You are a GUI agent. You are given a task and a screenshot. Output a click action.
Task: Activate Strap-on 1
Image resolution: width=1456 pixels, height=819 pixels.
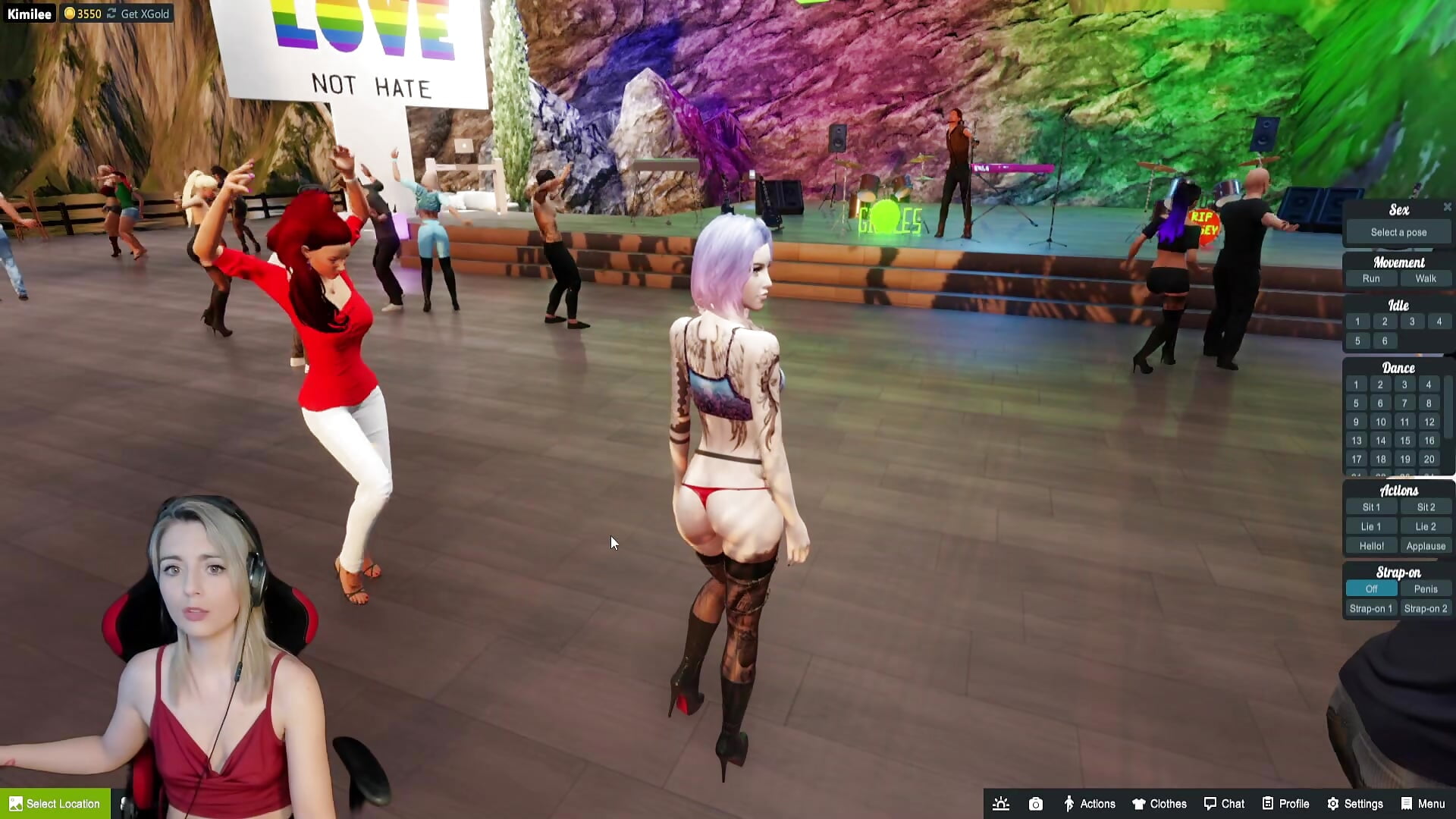coord(1370,607)
